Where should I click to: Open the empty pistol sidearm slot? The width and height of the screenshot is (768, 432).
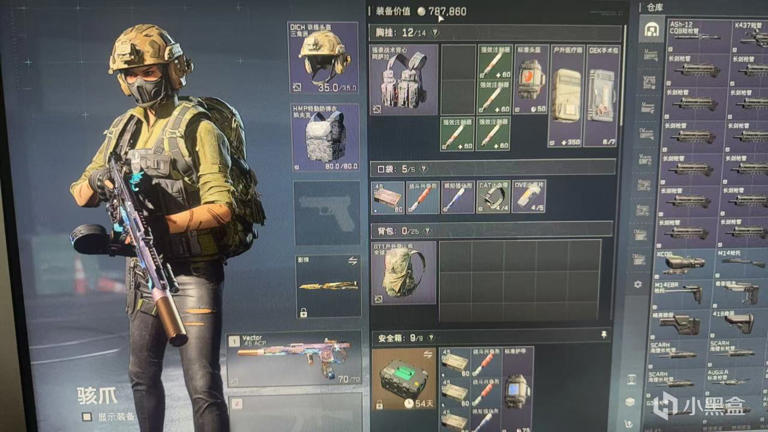tap(327, 211)
